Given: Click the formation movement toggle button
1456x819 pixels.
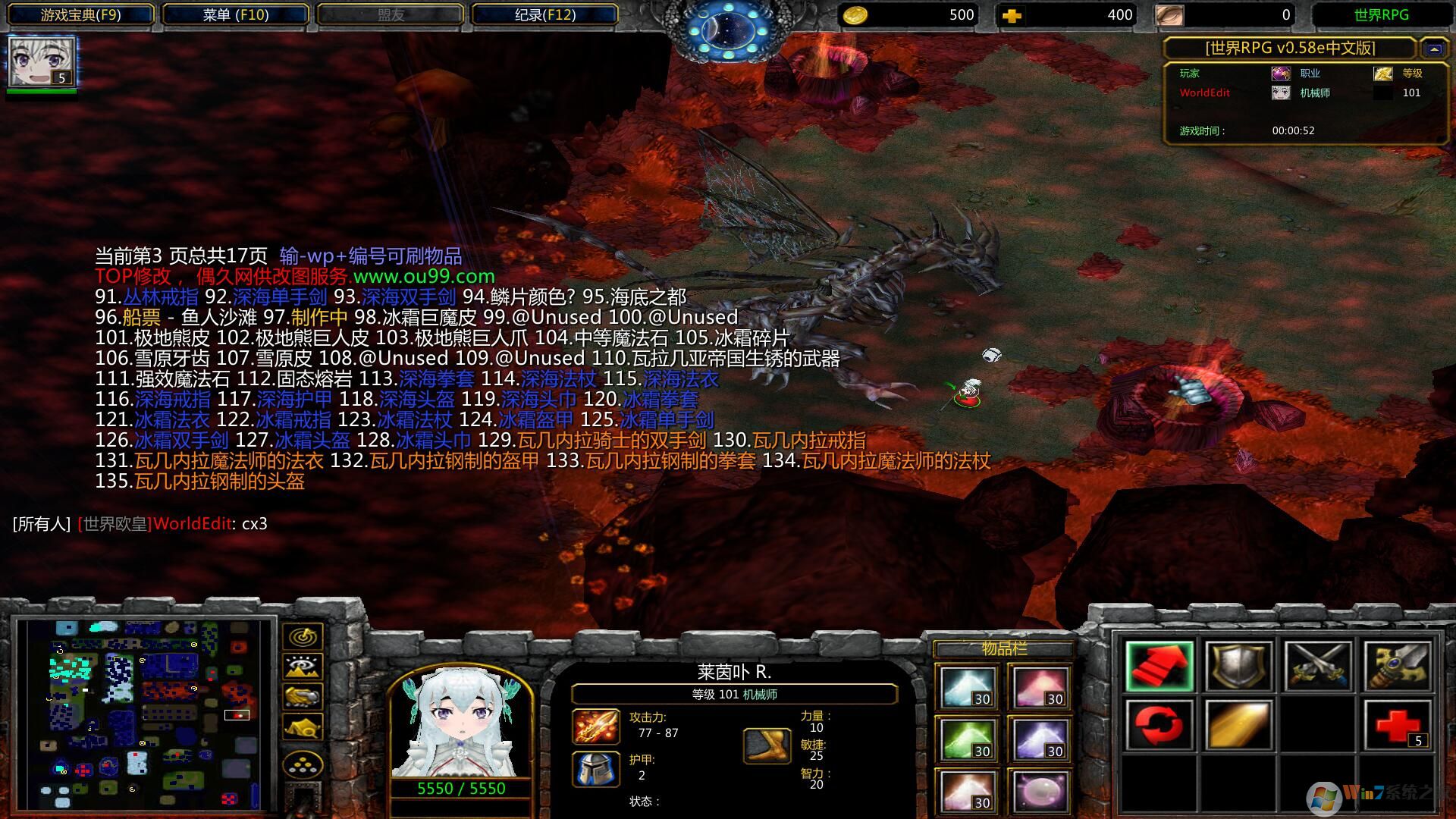Looking at the screenshot, I should (303, 764).
